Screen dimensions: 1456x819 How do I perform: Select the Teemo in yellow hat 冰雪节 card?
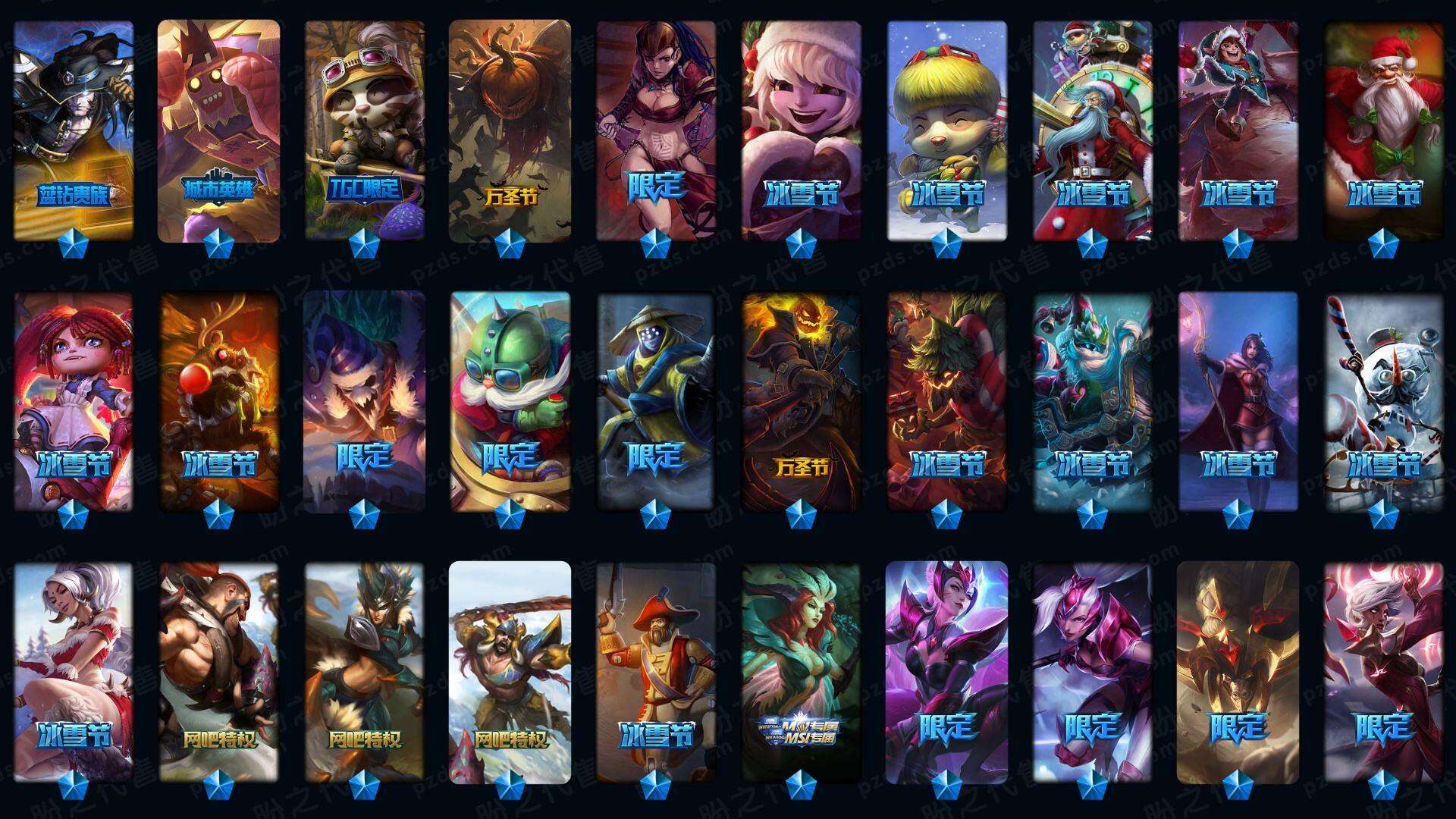pyautogui.click(x=947, y=130)
